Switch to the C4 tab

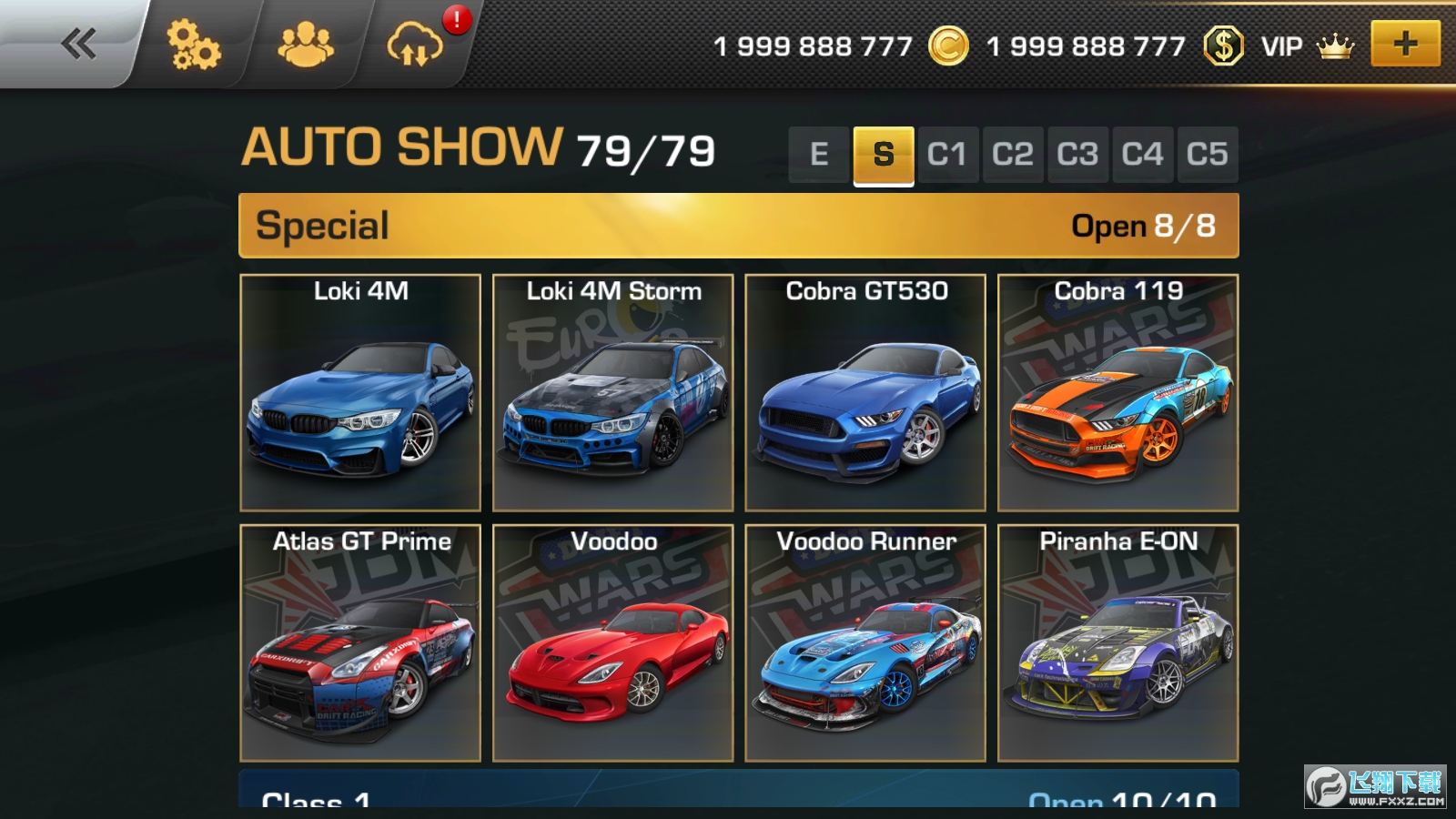[1142, 155]
